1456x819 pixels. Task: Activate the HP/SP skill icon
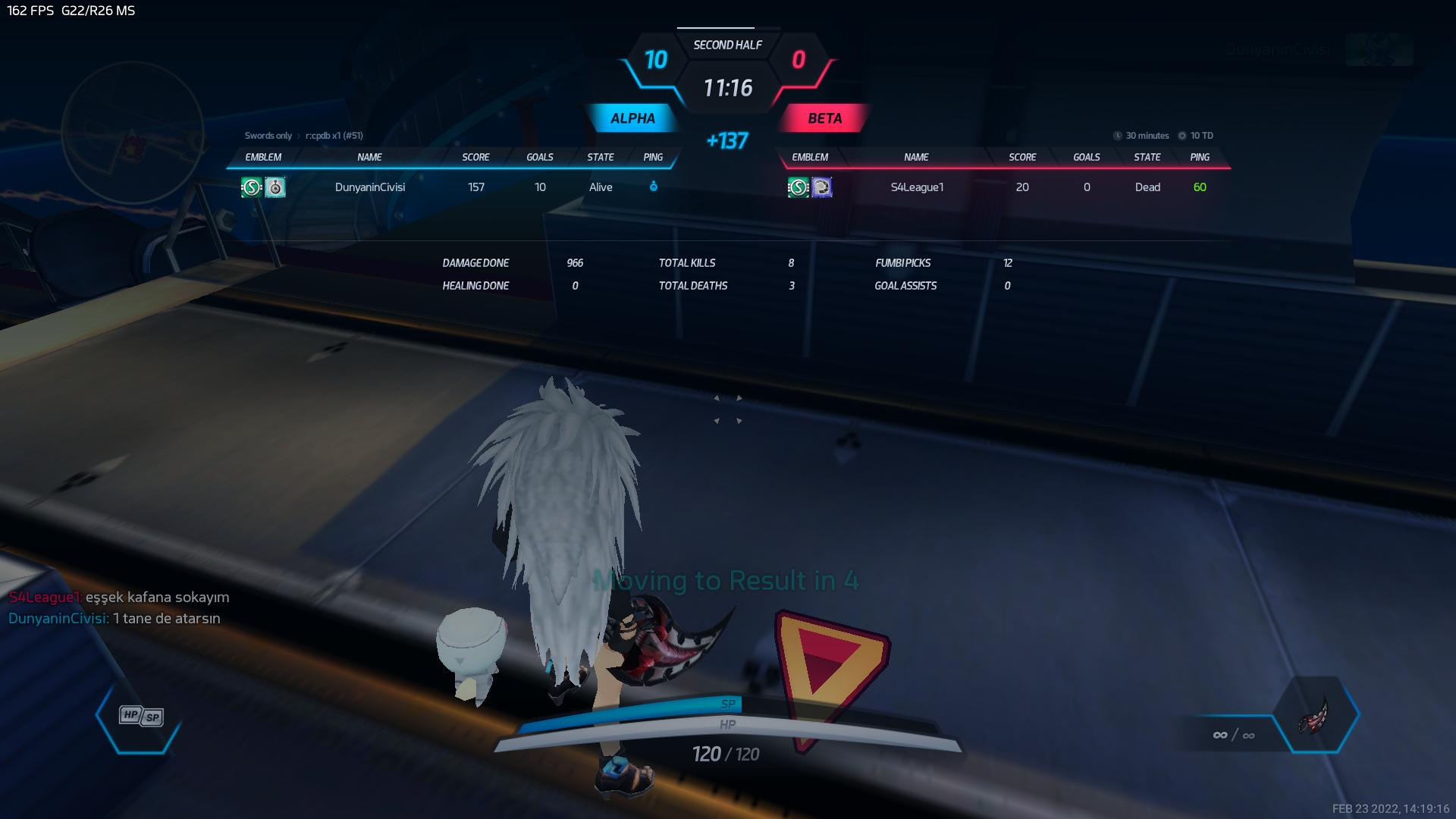coord(141,716)
